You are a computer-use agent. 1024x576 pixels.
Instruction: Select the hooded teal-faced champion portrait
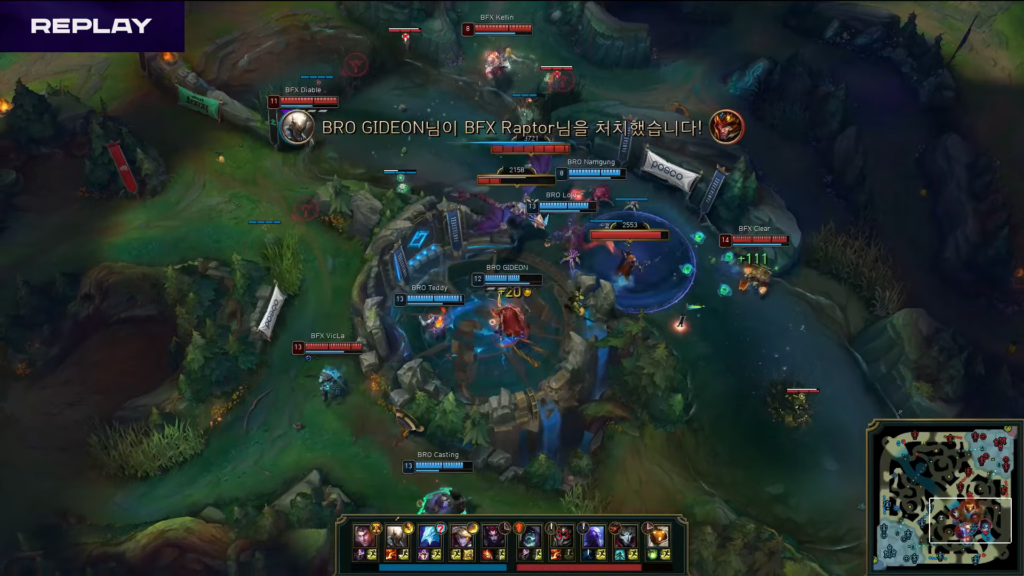click(528, 536)
